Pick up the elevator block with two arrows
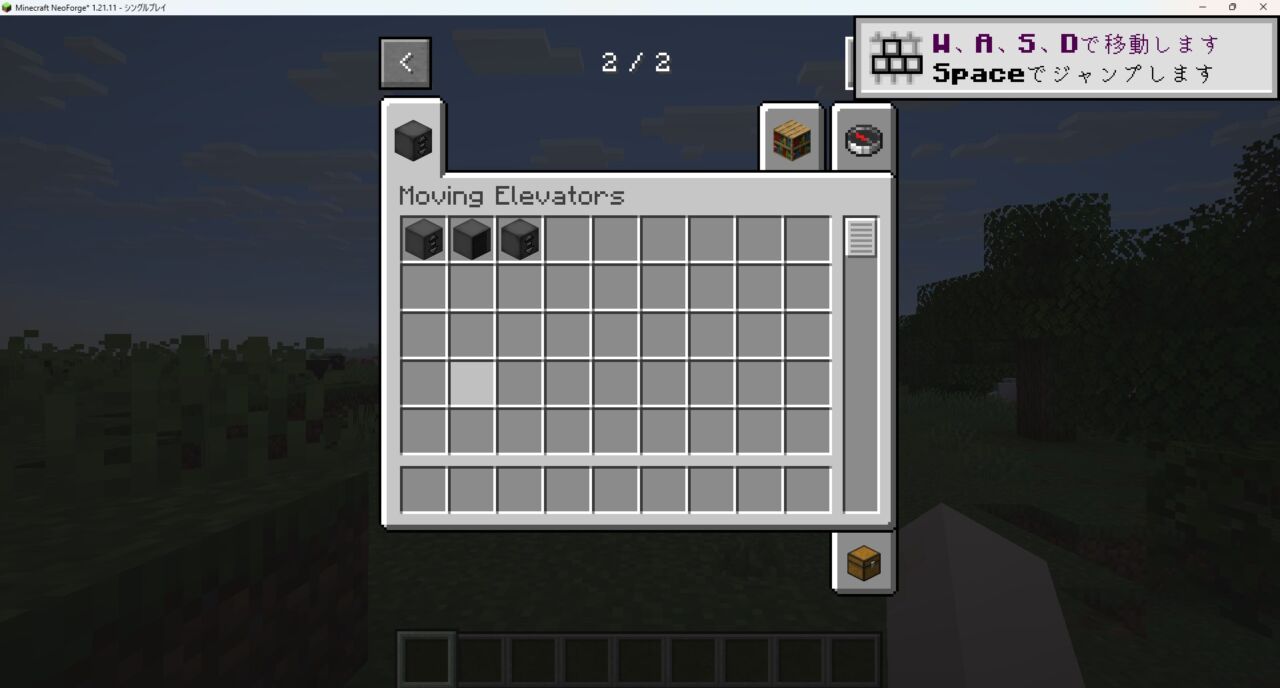Screen dimensions: 1280x688 point(424,240)
